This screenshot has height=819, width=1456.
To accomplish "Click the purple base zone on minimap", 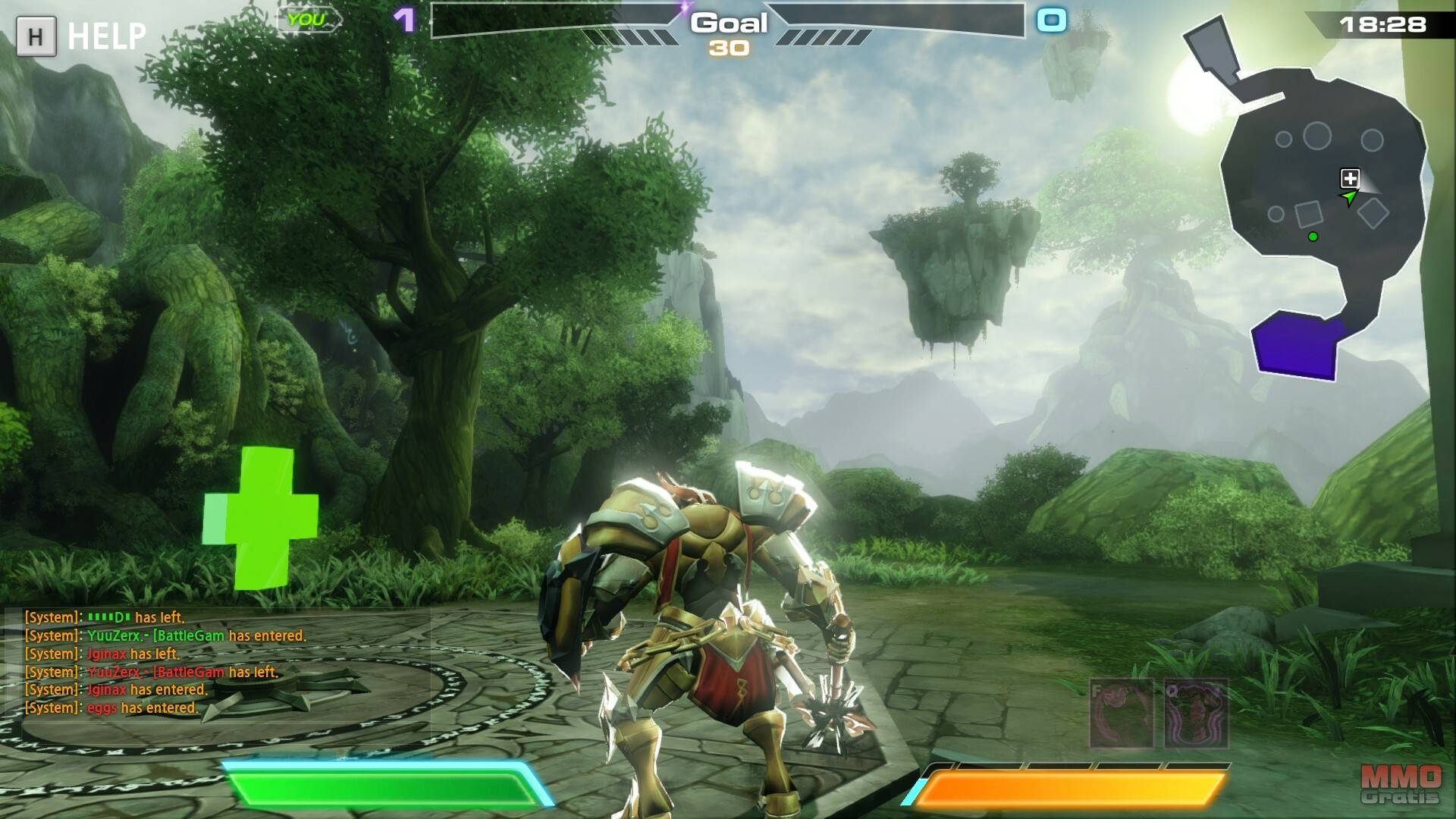I will click(1295, 346).
